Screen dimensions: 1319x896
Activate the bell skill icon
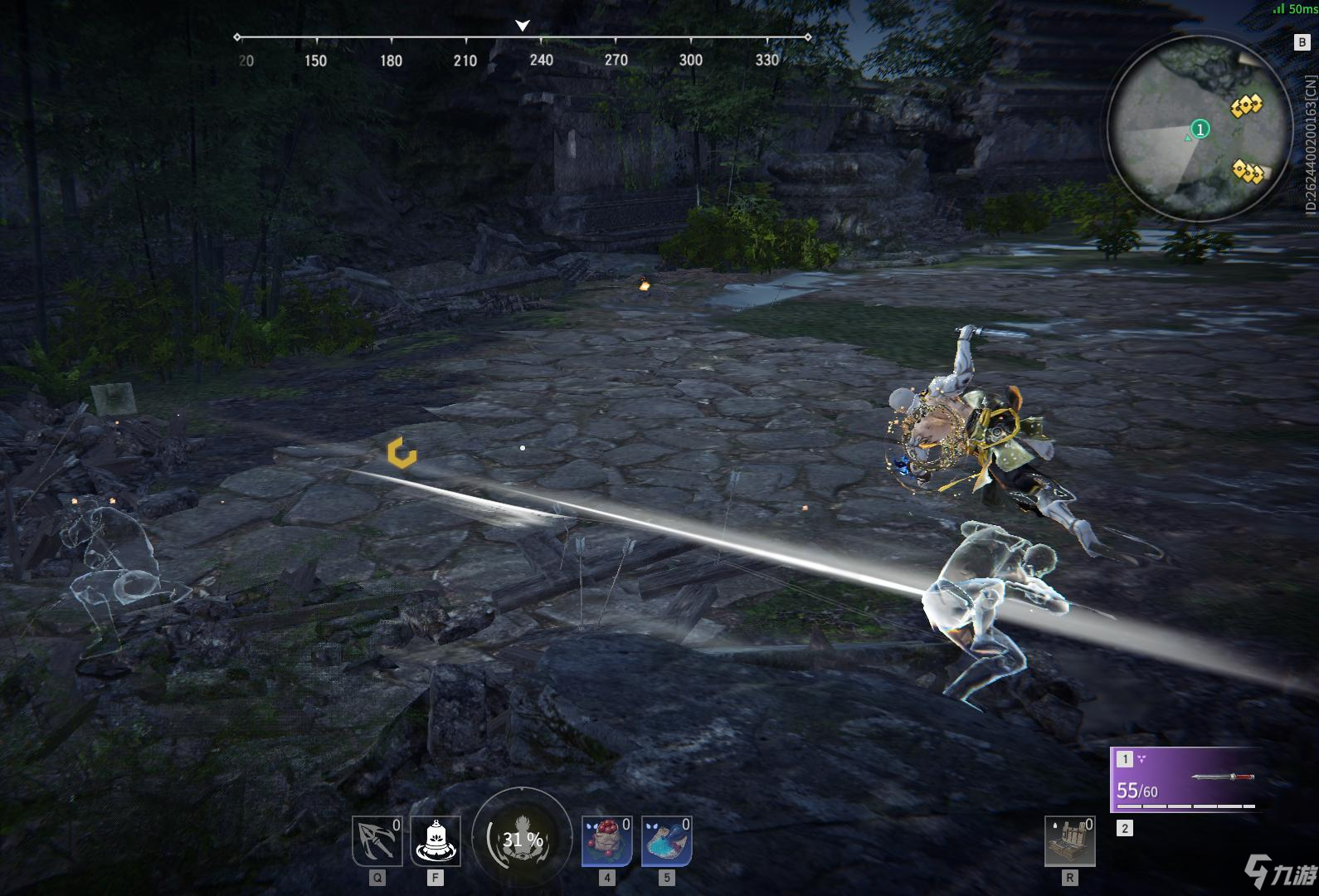pos(436,840)
